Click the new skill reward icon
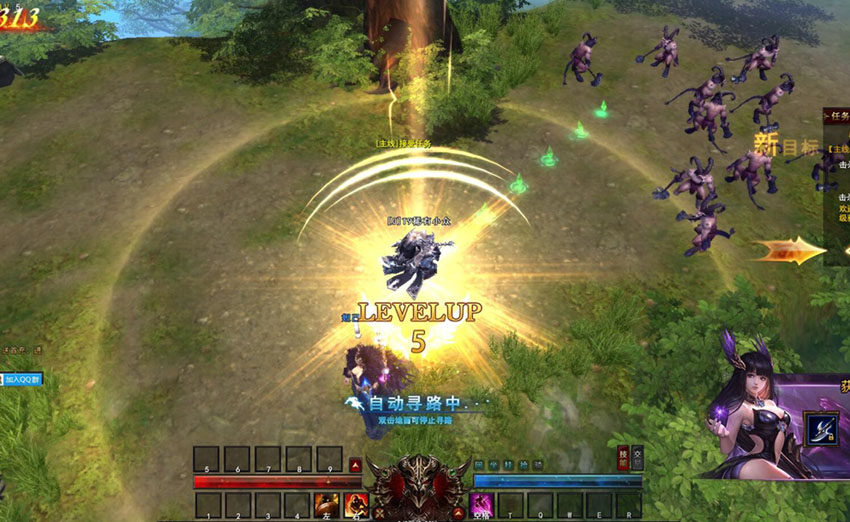This screenshot has height=522, width=850. click(x=821, y=429)
